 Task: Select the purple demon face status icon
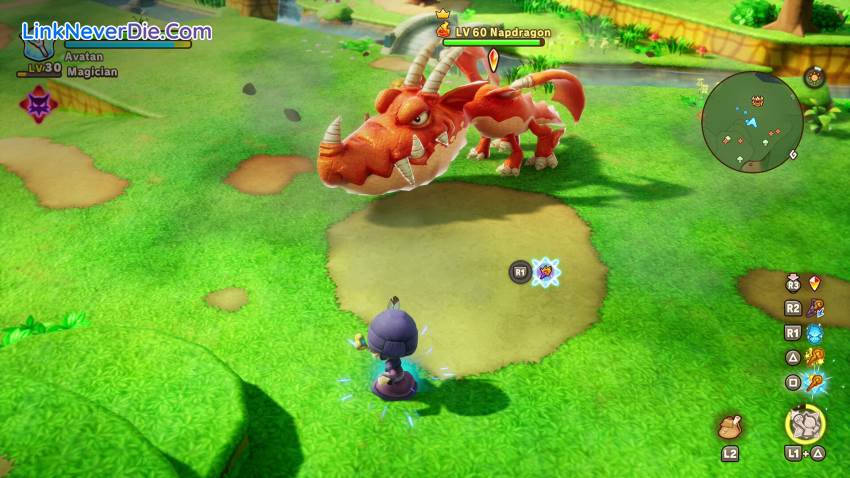[38, 105]
